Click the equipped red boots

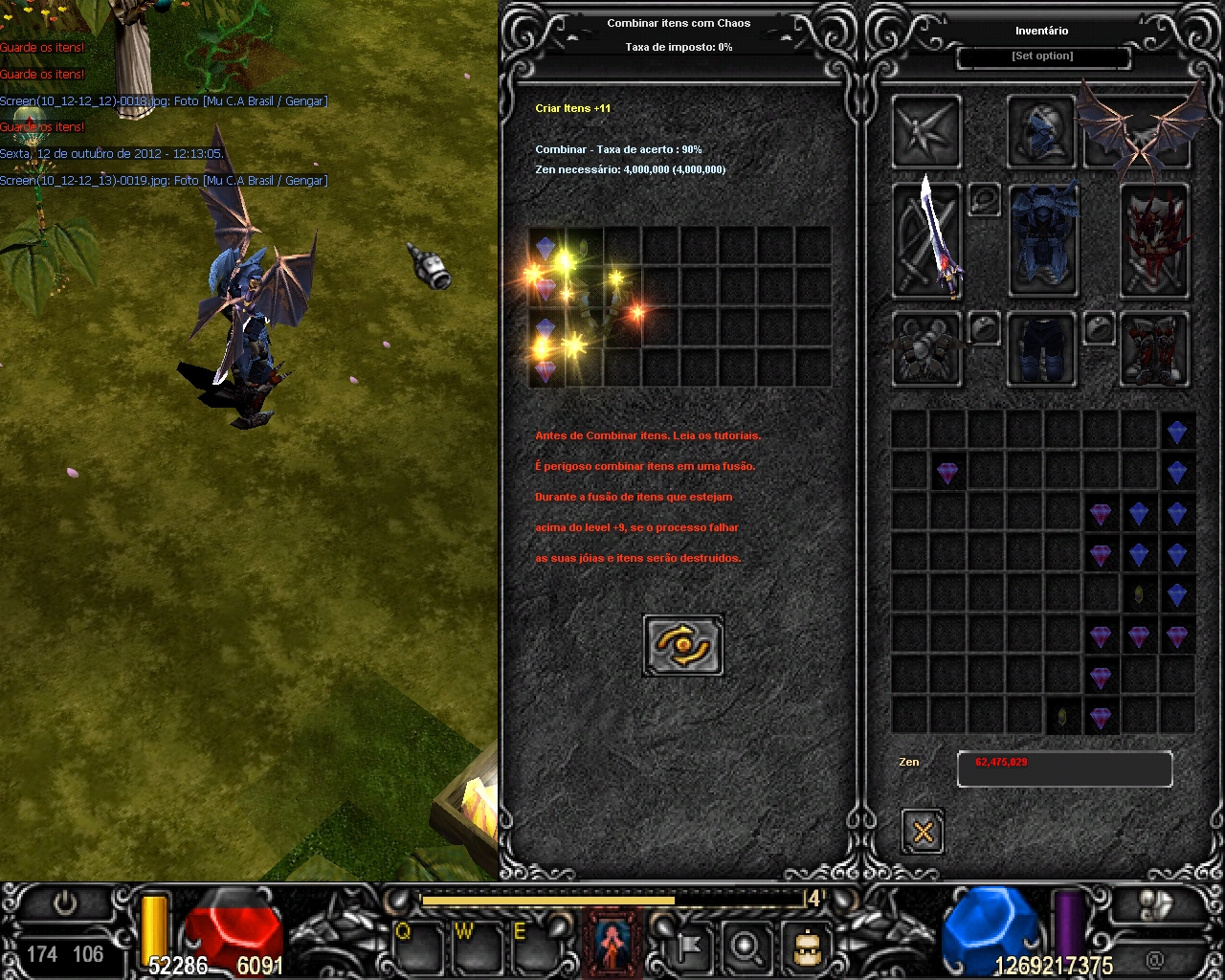(1154, 348)
